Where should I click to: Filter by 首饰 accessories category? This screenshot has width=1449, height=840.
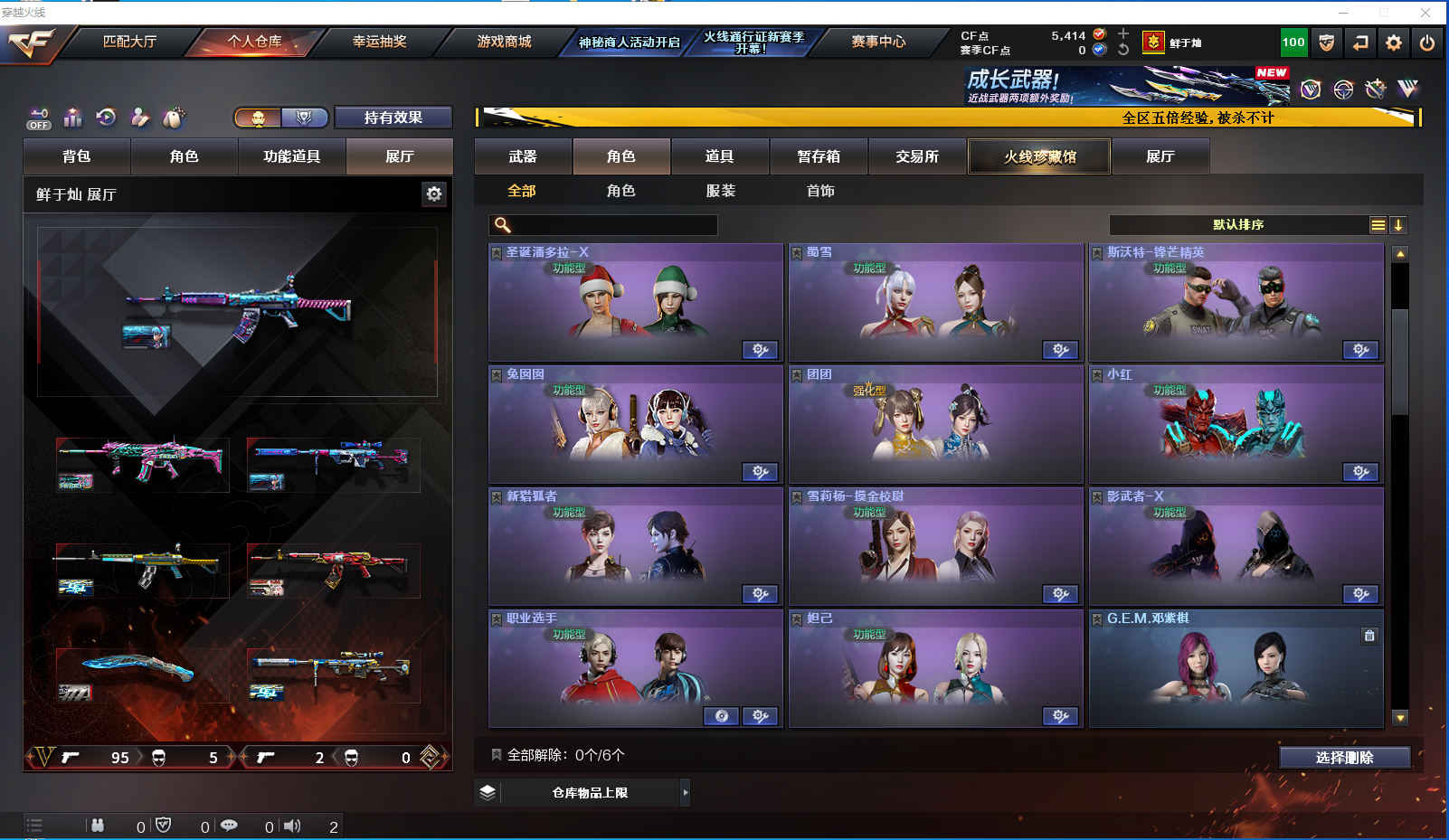tap(820, 191)
